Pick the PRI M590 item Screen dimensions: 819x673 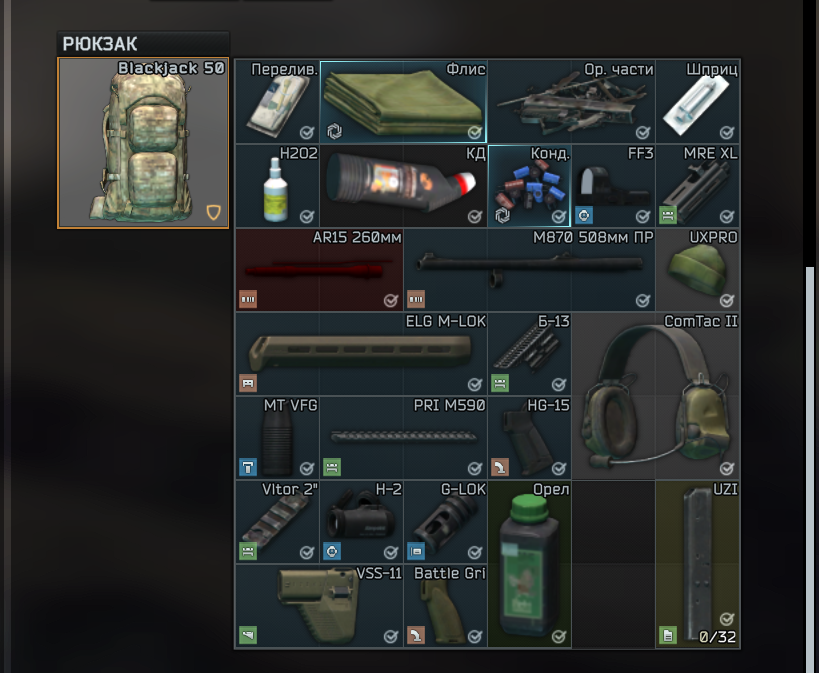(x=403, y=438)
